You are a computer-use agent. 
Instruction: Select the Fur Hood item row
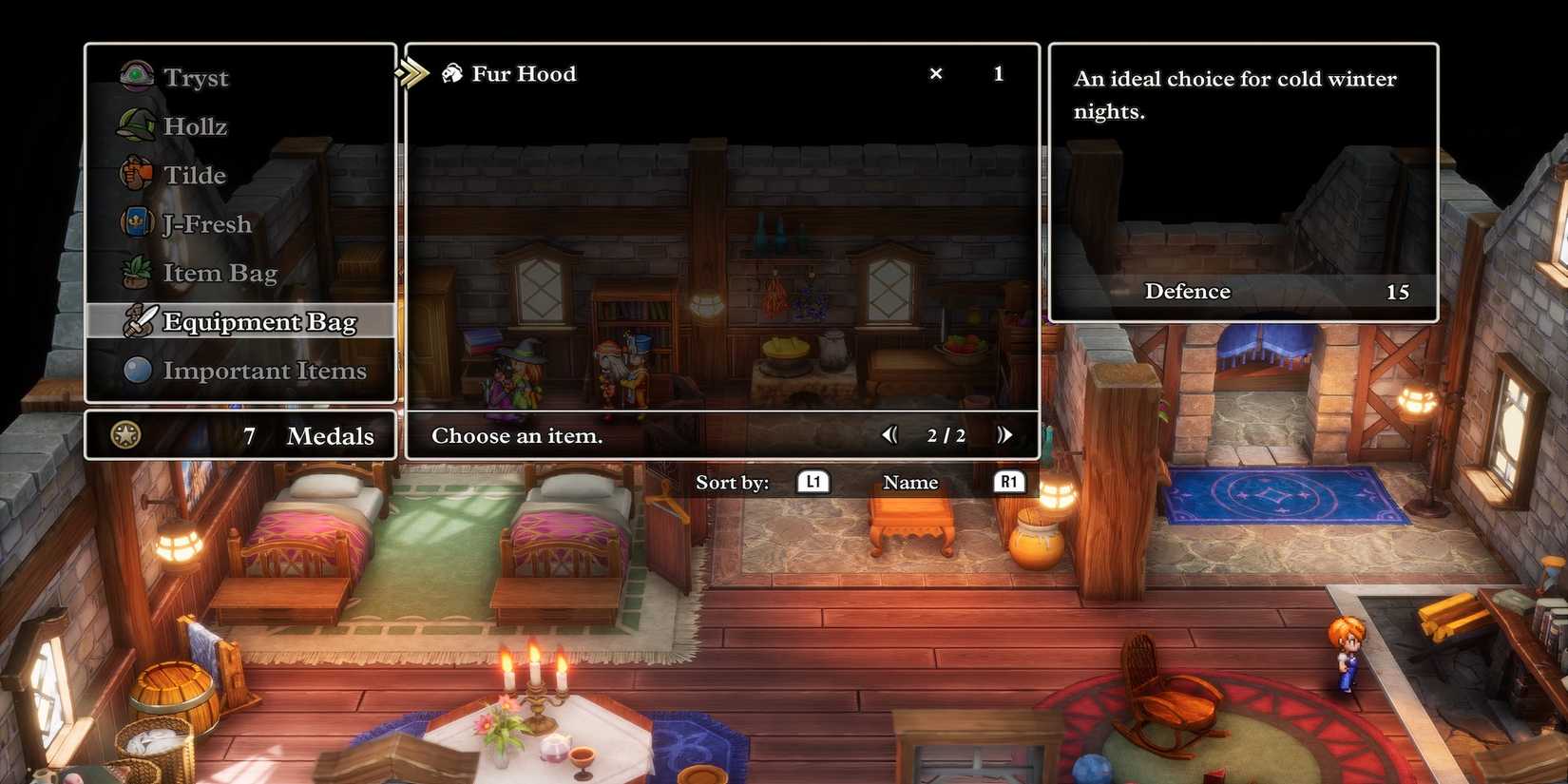[x=665, y=73]
